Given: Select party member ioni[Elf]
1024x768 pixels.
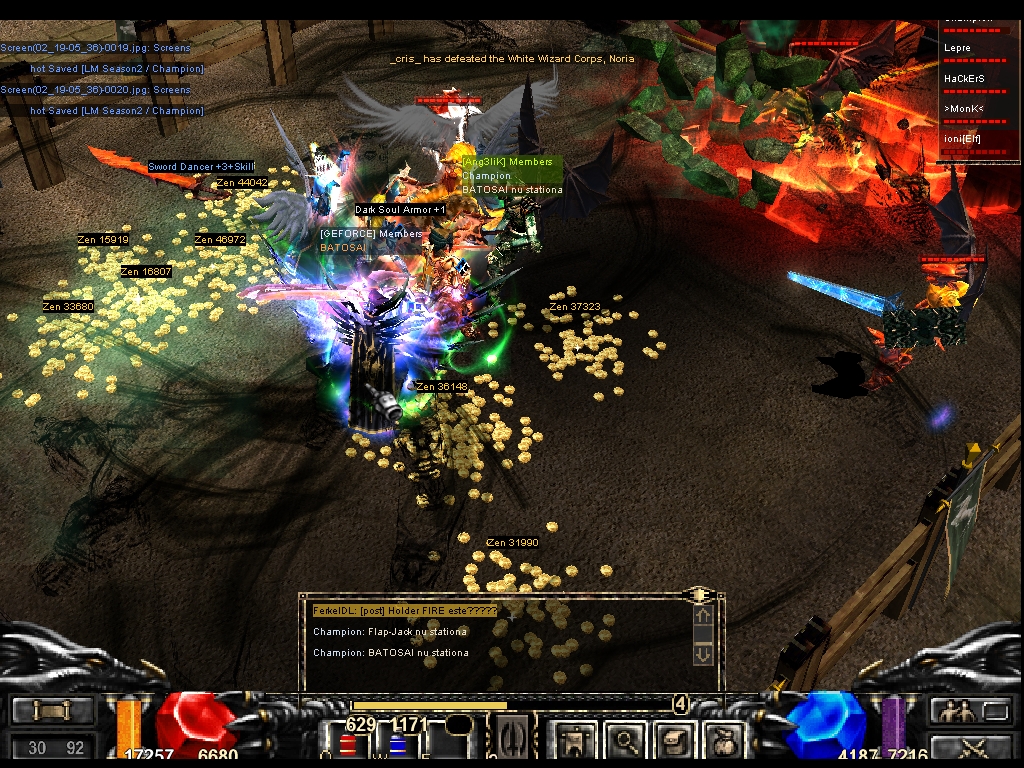Looking at the screenshot, I should (x=980, y=138).
